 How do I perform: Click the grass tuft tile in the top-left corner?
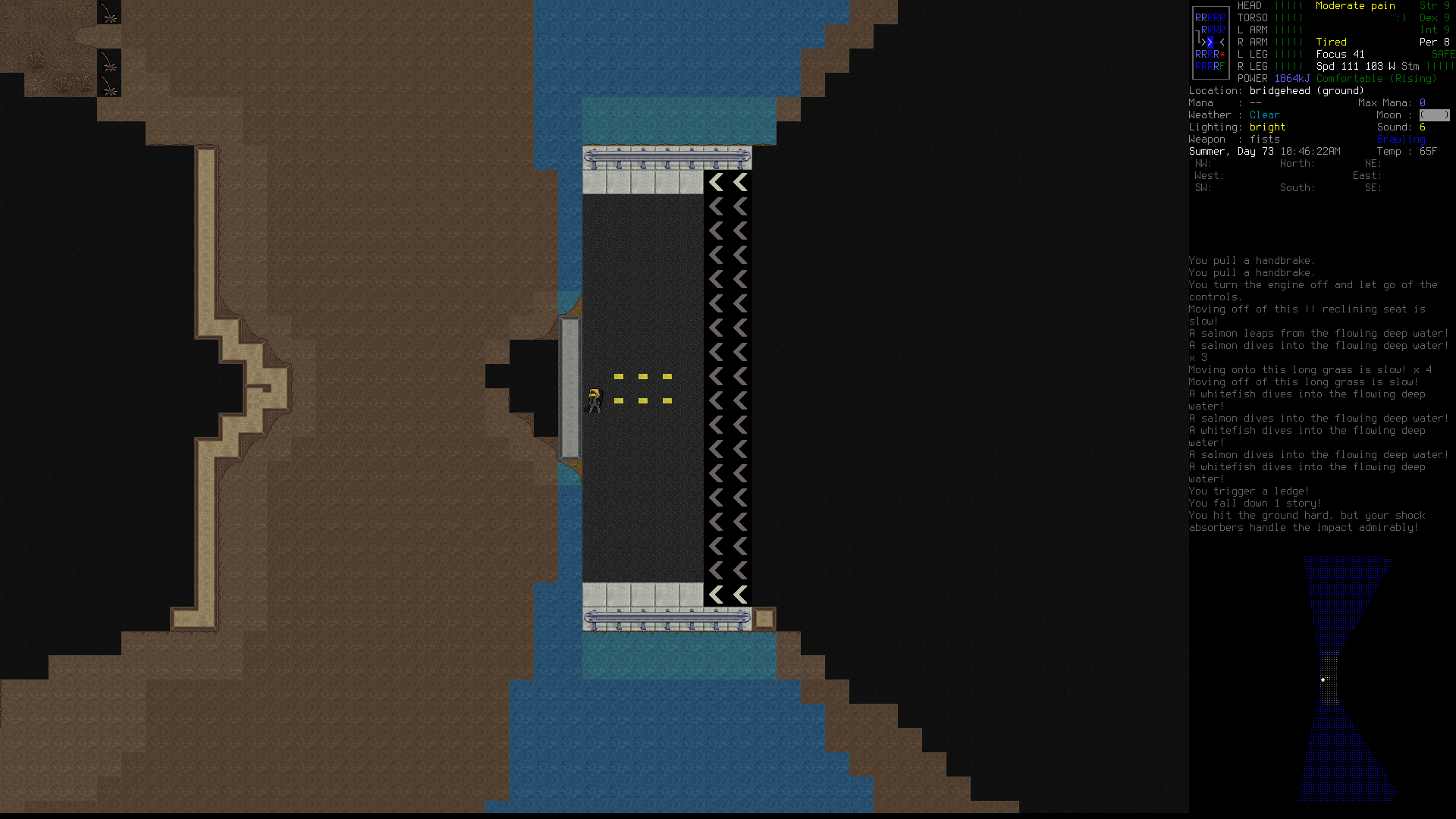tap(110, 14)
